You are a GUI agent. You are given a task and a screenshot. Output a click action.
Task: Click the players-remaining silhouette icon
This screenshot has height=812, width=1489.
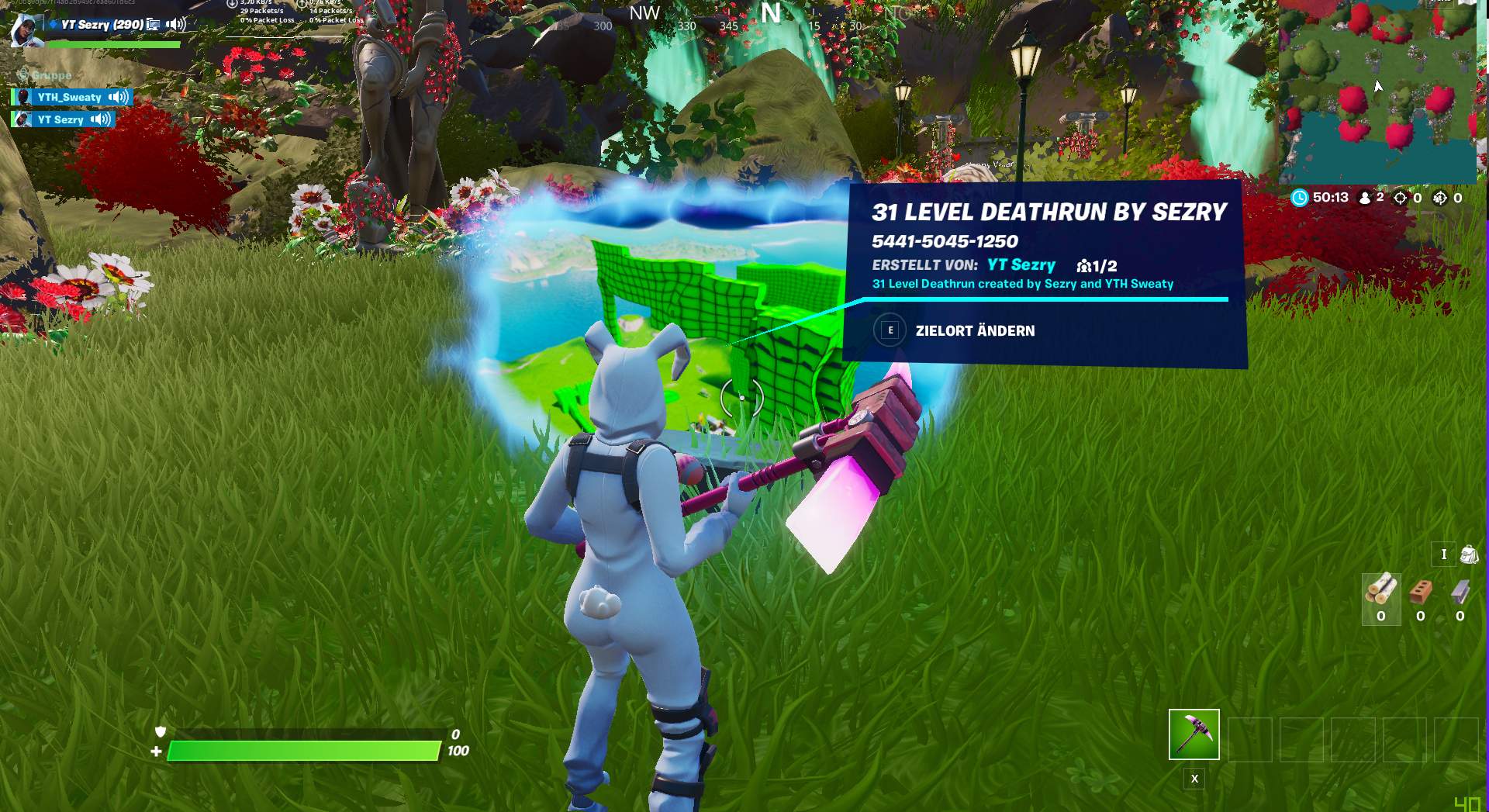tap(1365, 198)
